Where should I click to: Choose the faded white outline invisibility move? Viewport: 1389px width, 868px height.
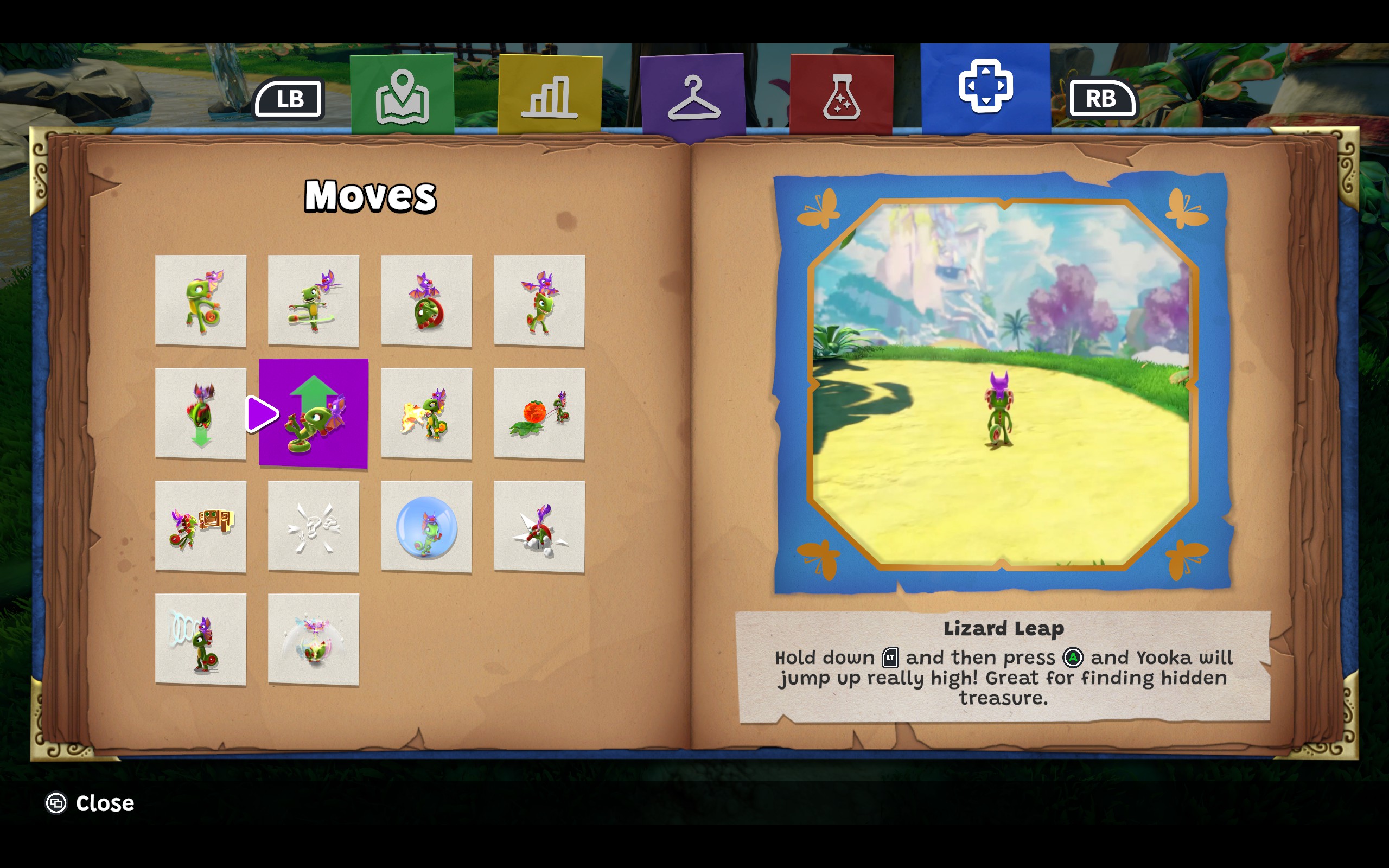point(314,526)
